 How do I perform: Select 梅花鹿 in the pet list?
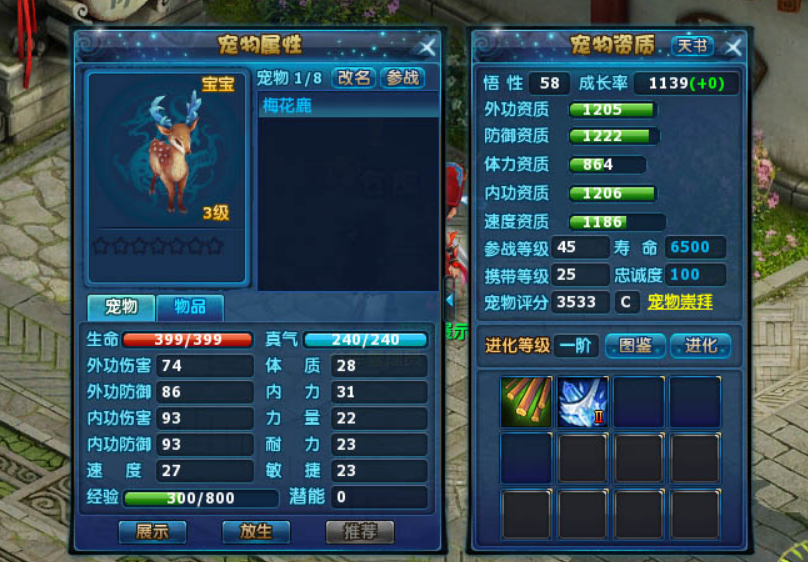click(x=348, y=105)
